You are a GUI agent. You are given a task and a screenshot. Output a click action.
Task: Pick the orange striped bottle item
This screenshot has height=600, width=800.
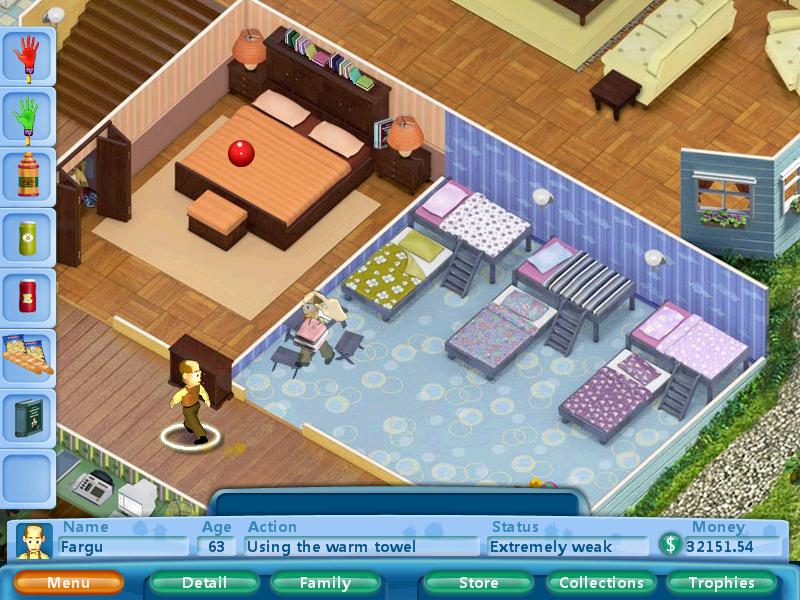pyautogui.click(x=27, y=178)
